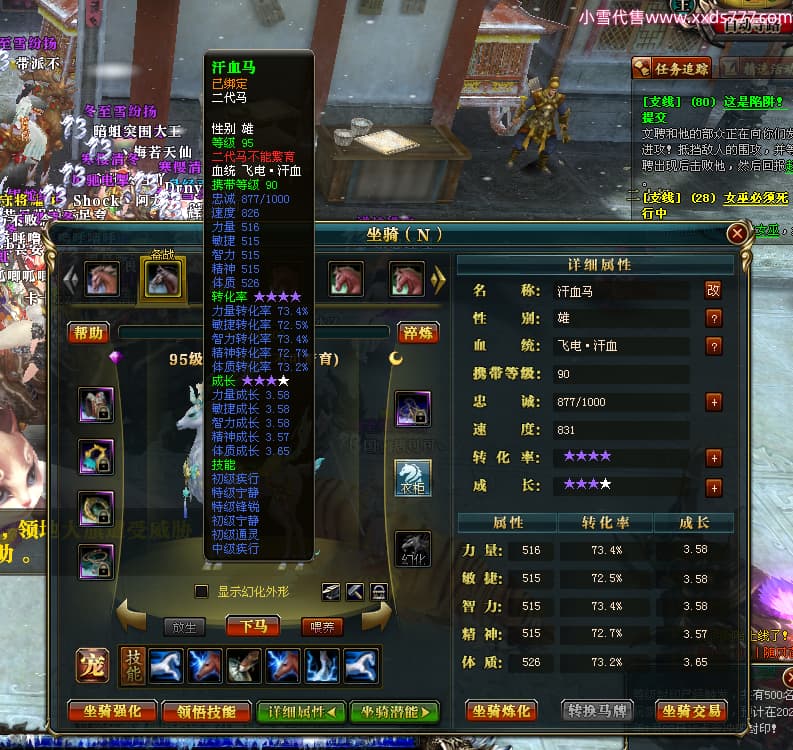This screenshot has height=750, width=793.
Task: Open the 衣柜 wardrobe icon
Action: [x=412, y=478]
